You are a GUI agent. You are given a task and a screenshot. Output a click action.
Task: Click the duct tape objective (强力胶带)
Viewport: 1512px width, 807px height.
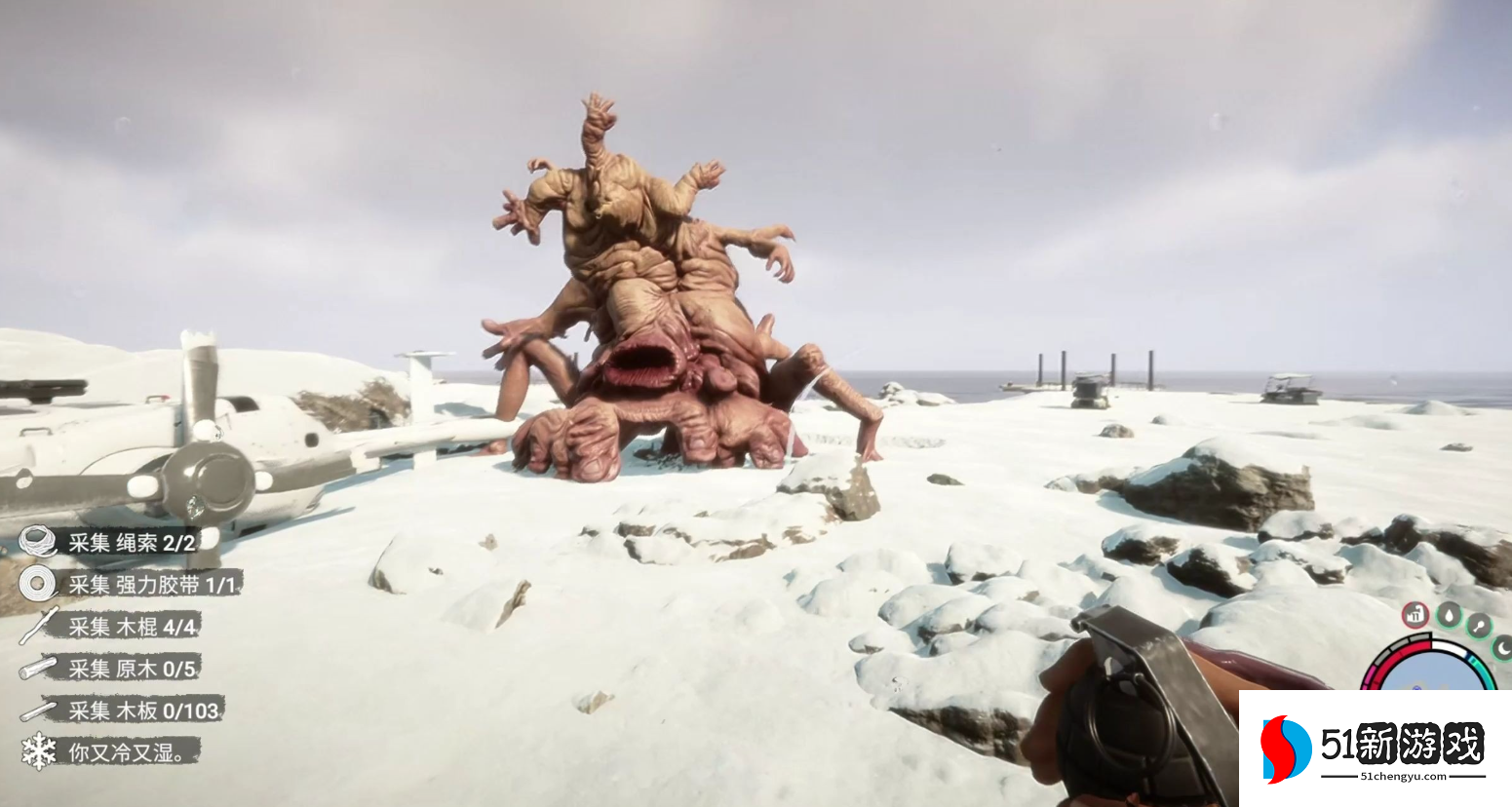tap(153, 584)
